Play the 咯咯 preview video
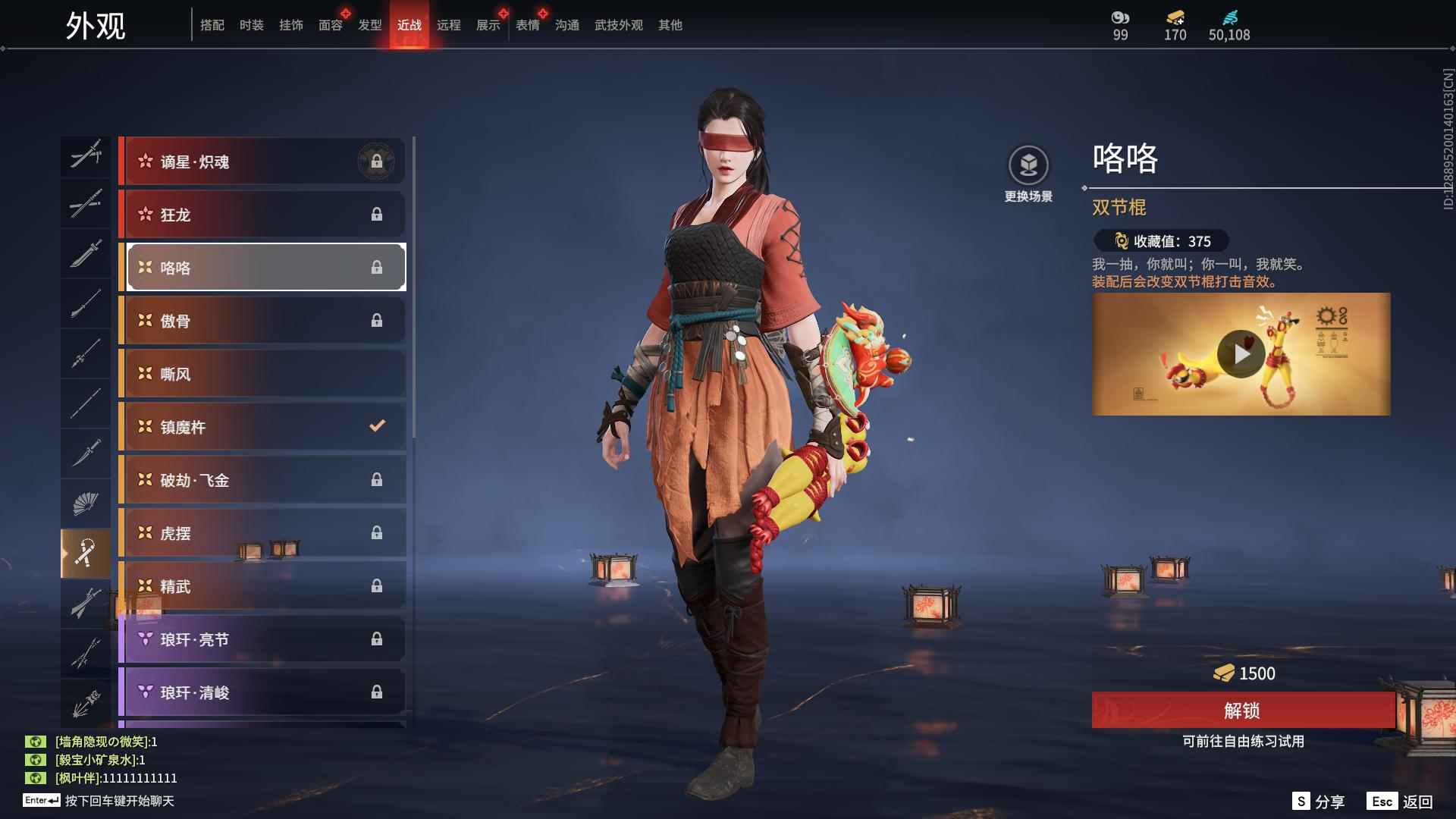 (1241, 354)
